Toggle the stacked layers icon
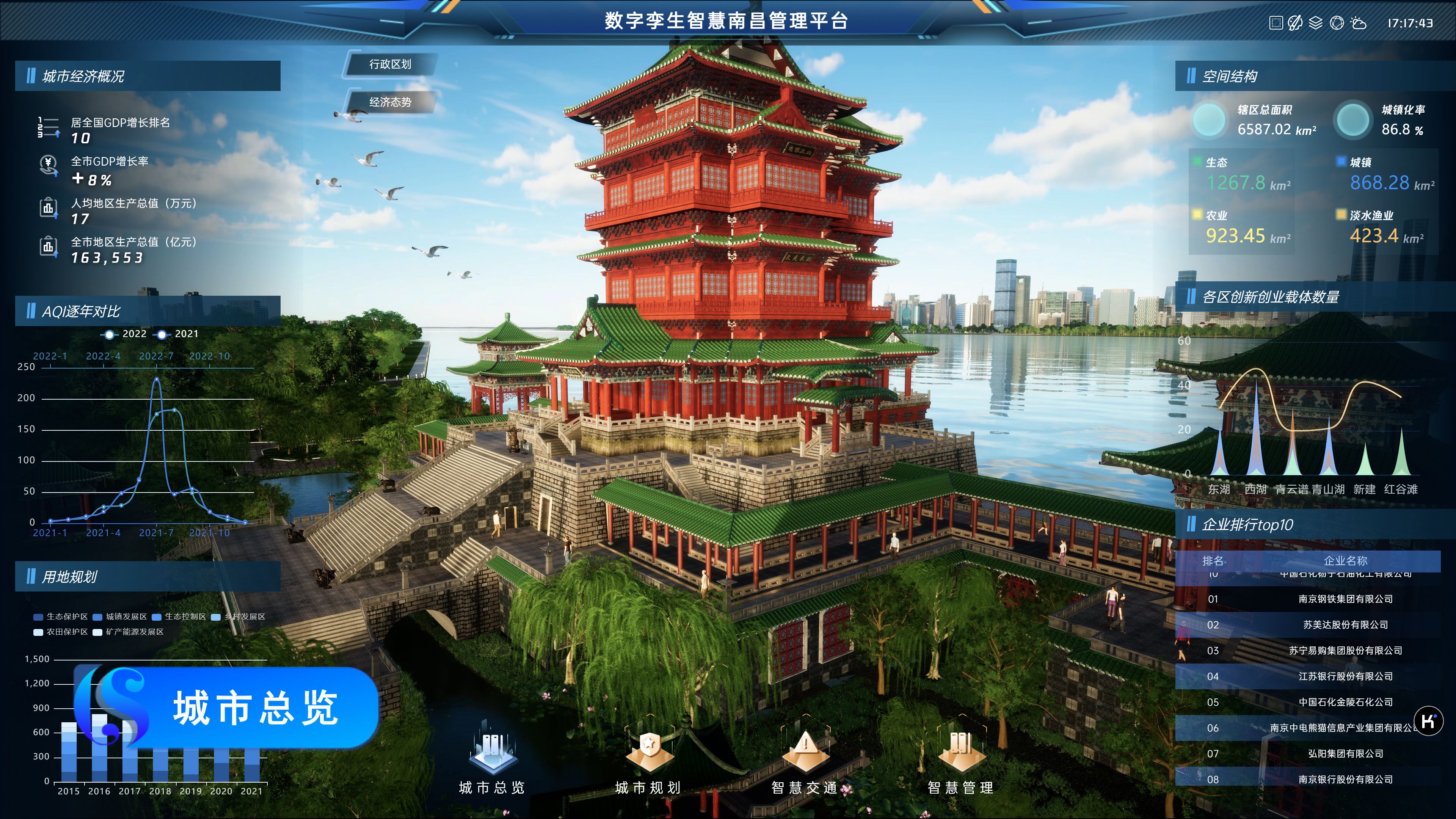The image size is (1456, 819). point(1316,23)
